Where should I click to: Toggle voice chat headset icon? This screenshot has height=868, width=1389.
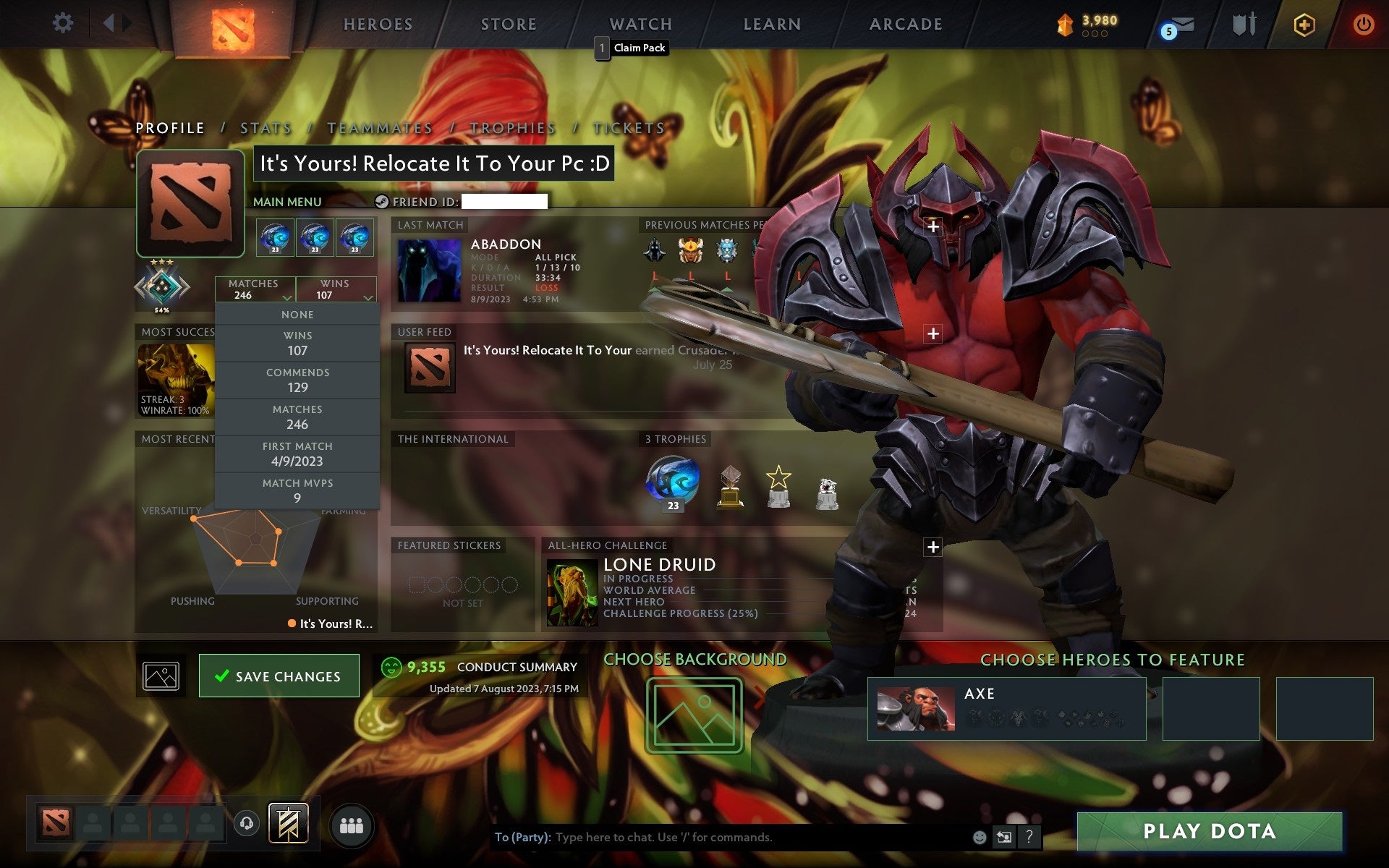pos(246,822)
